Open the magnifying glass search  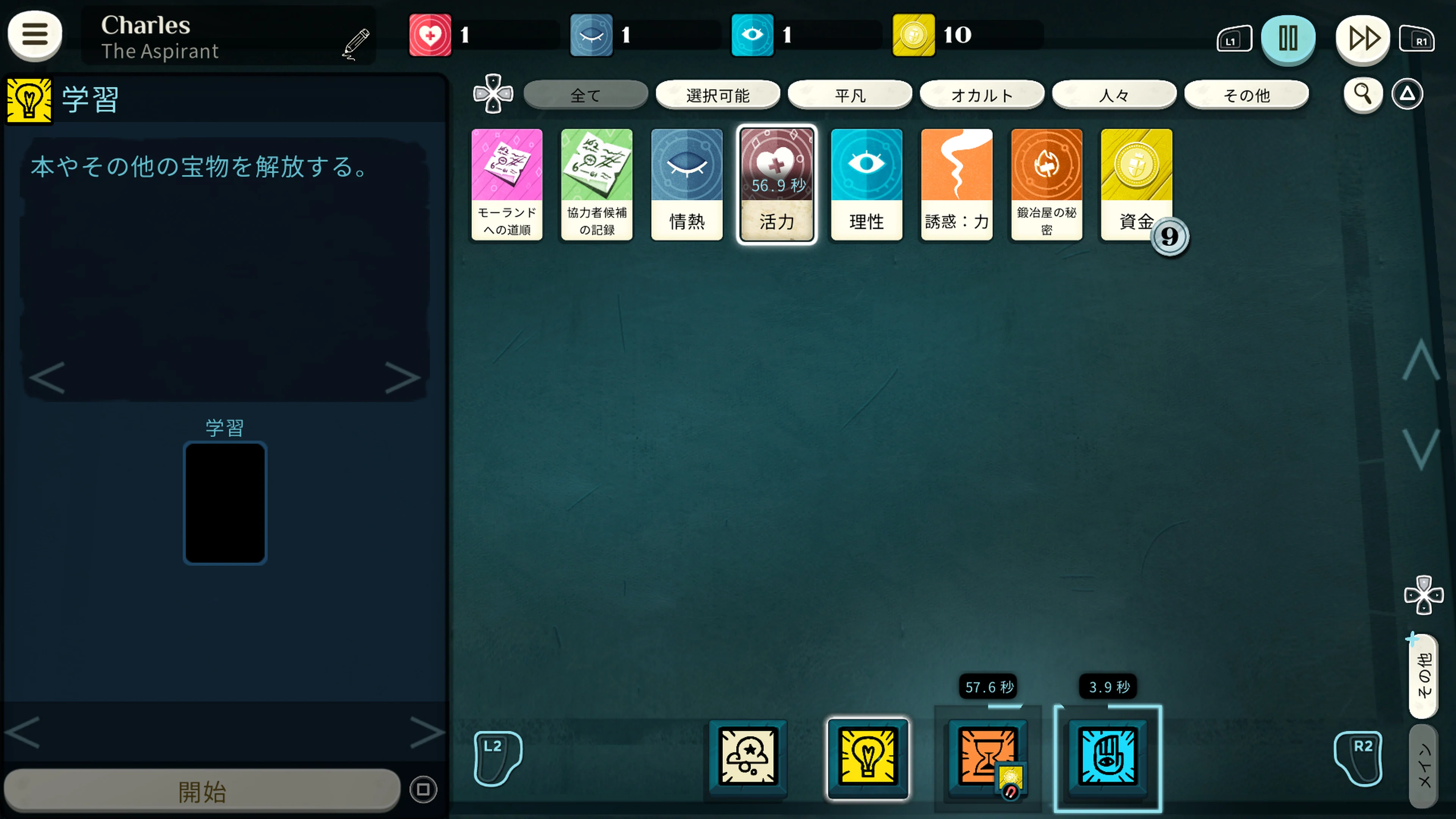pyautogui.click(x=1362, y=94)
